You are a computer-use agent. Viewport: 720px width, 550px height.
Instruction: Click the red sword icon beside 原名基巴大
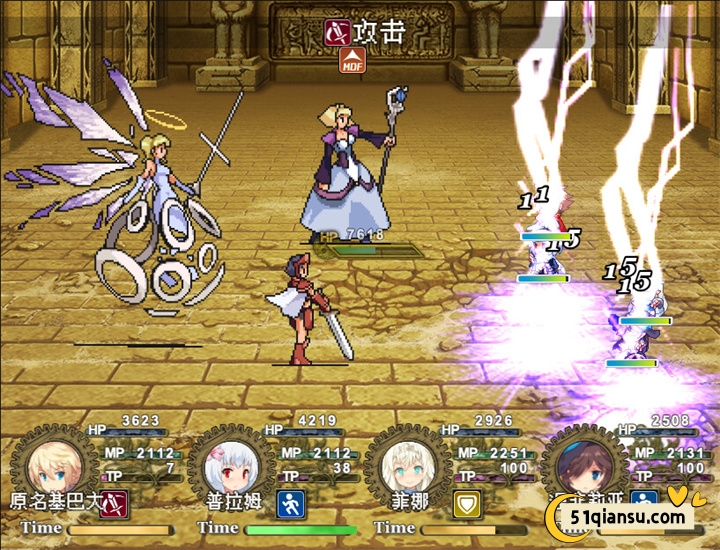pos(115,503)
